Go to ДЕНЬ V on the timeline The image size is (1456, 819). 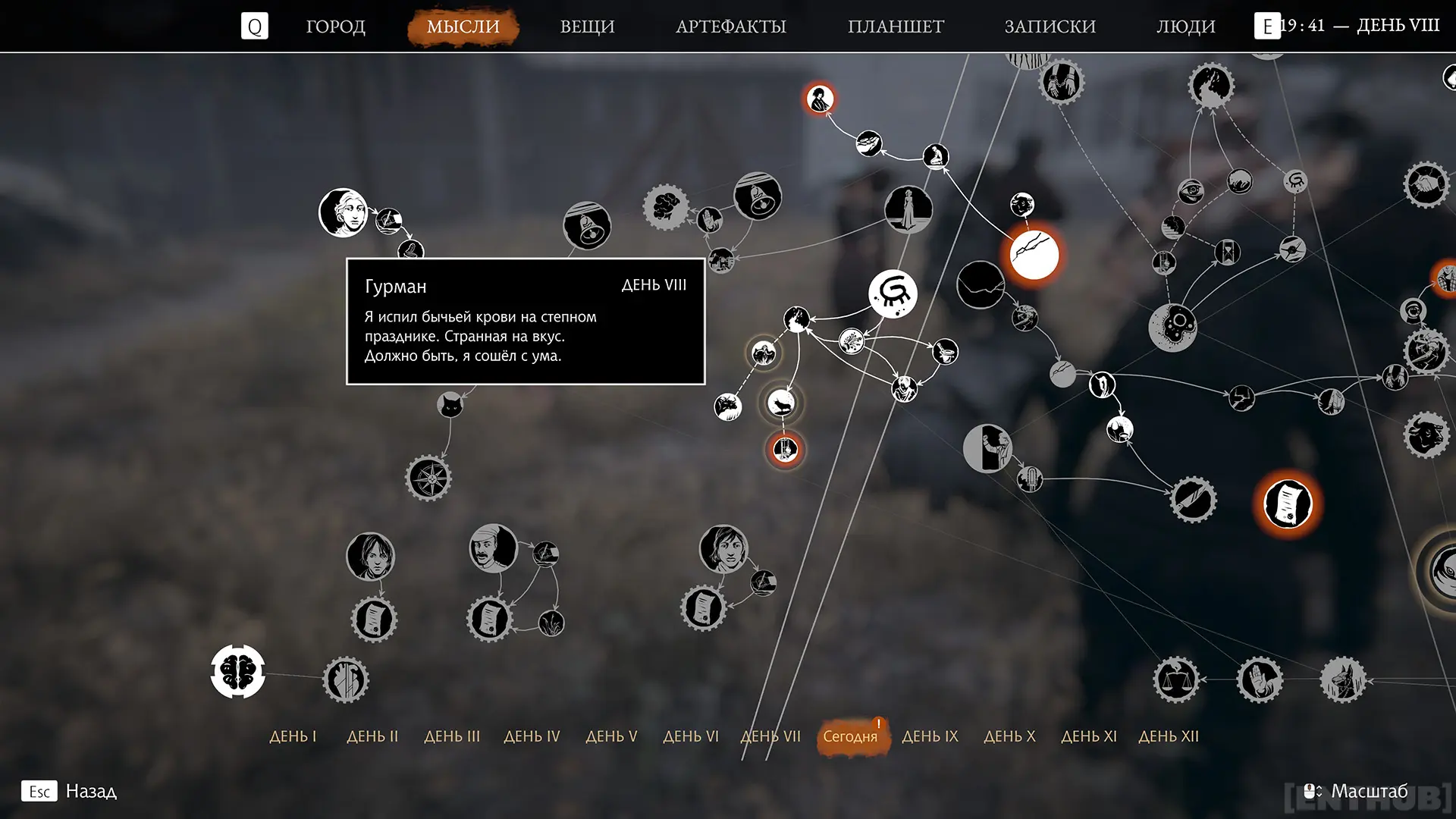coord(611,736)
